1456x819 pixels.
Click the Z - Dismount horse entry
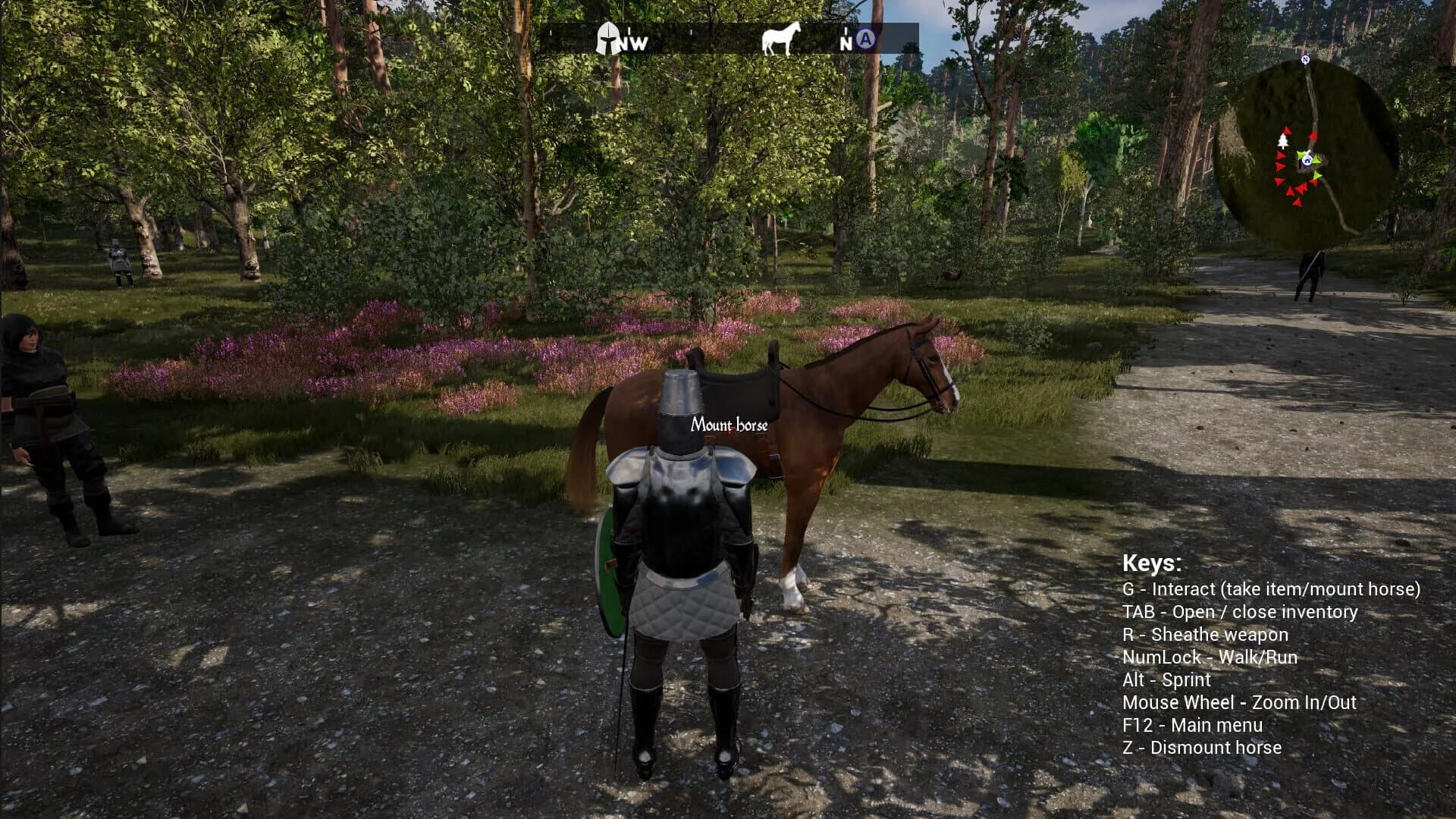click(1202, 748)
